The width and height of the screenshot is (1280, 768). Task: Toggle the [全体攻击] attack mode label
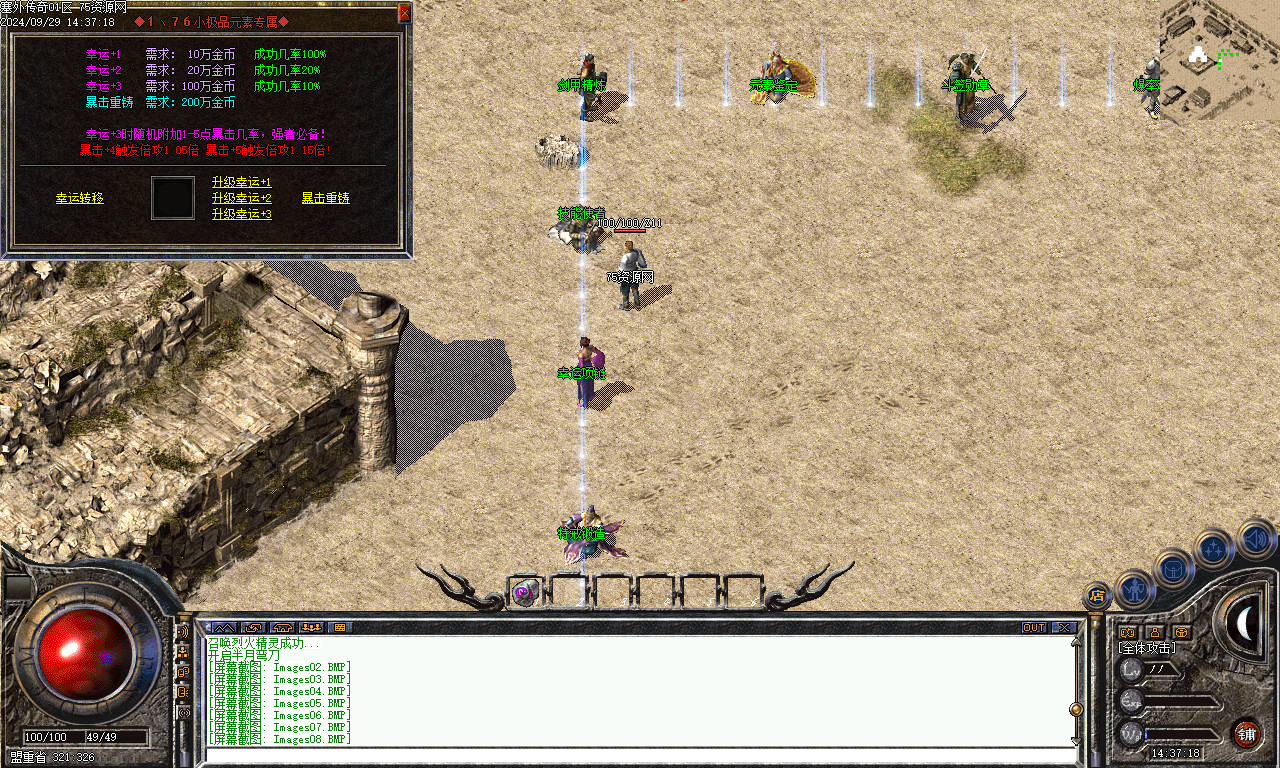click(x=1147, y=648)
